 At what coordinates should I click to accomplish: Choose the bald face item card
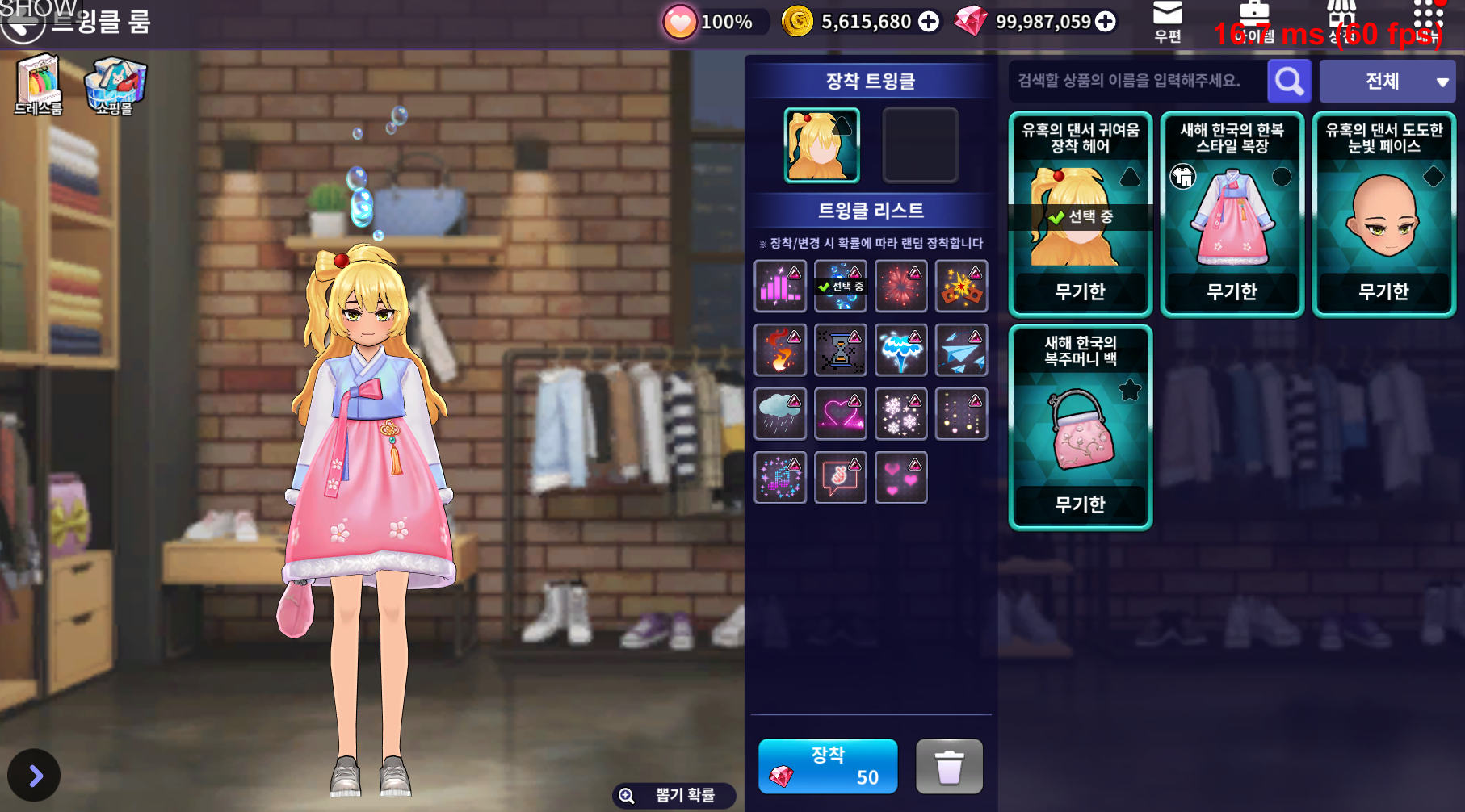tap(1383, 214)
